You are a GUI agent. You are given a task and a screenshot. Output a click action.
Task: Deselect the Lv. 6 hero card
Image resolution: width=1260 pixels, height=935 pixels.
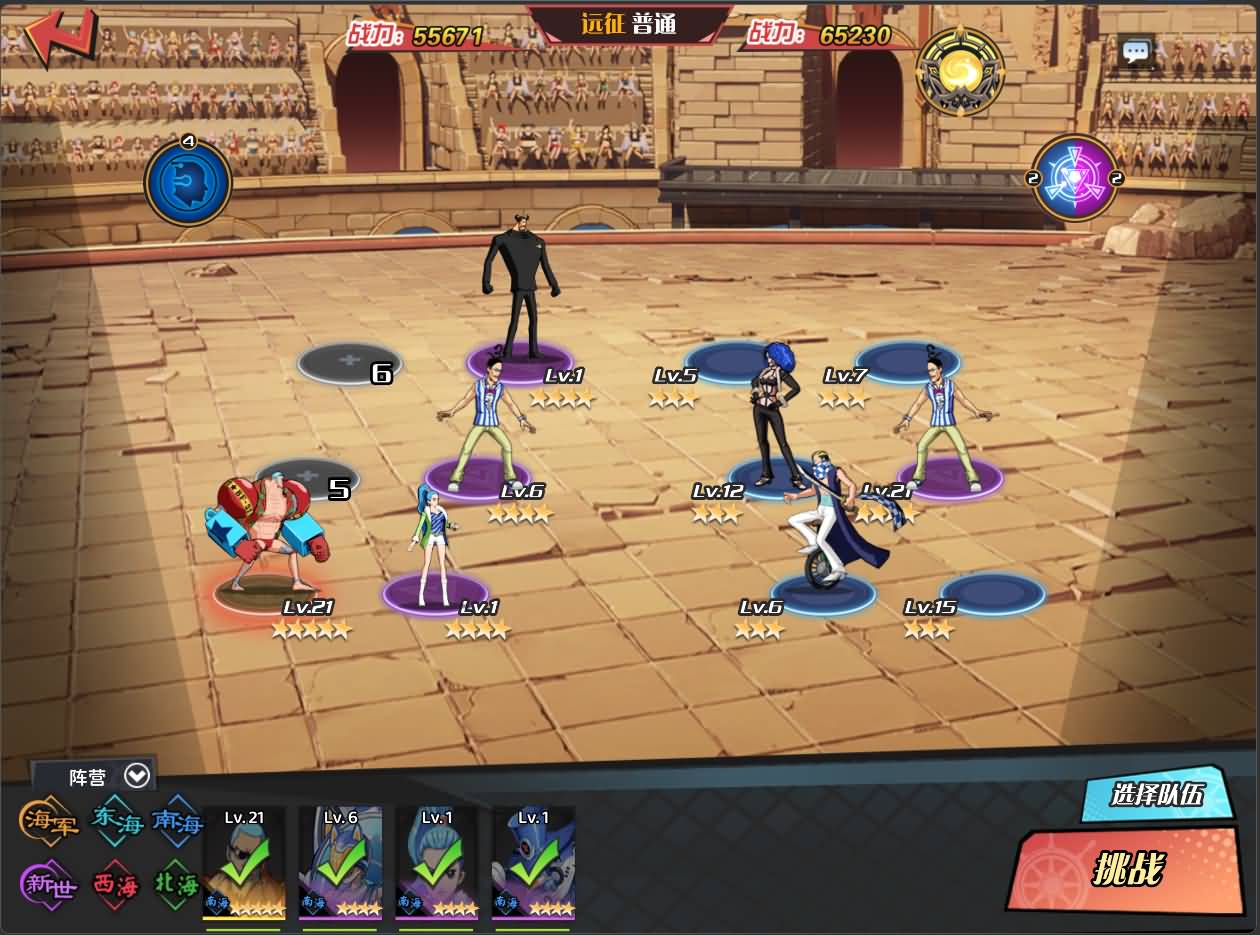click(340, 862)
